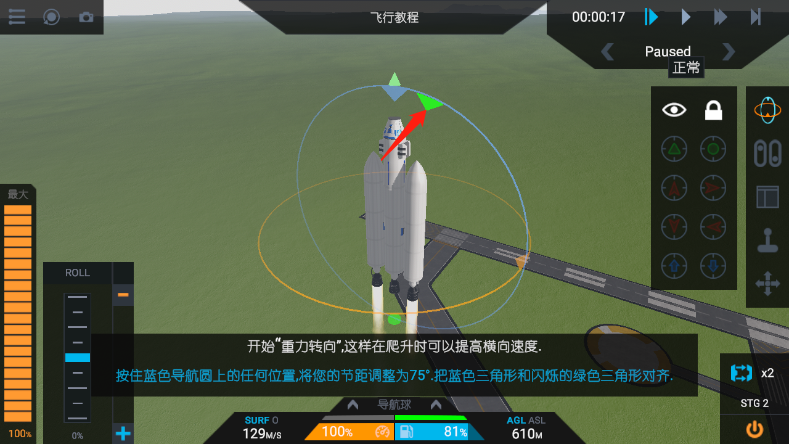
Task: Increase time warp with right arrow
Action: 728,51
